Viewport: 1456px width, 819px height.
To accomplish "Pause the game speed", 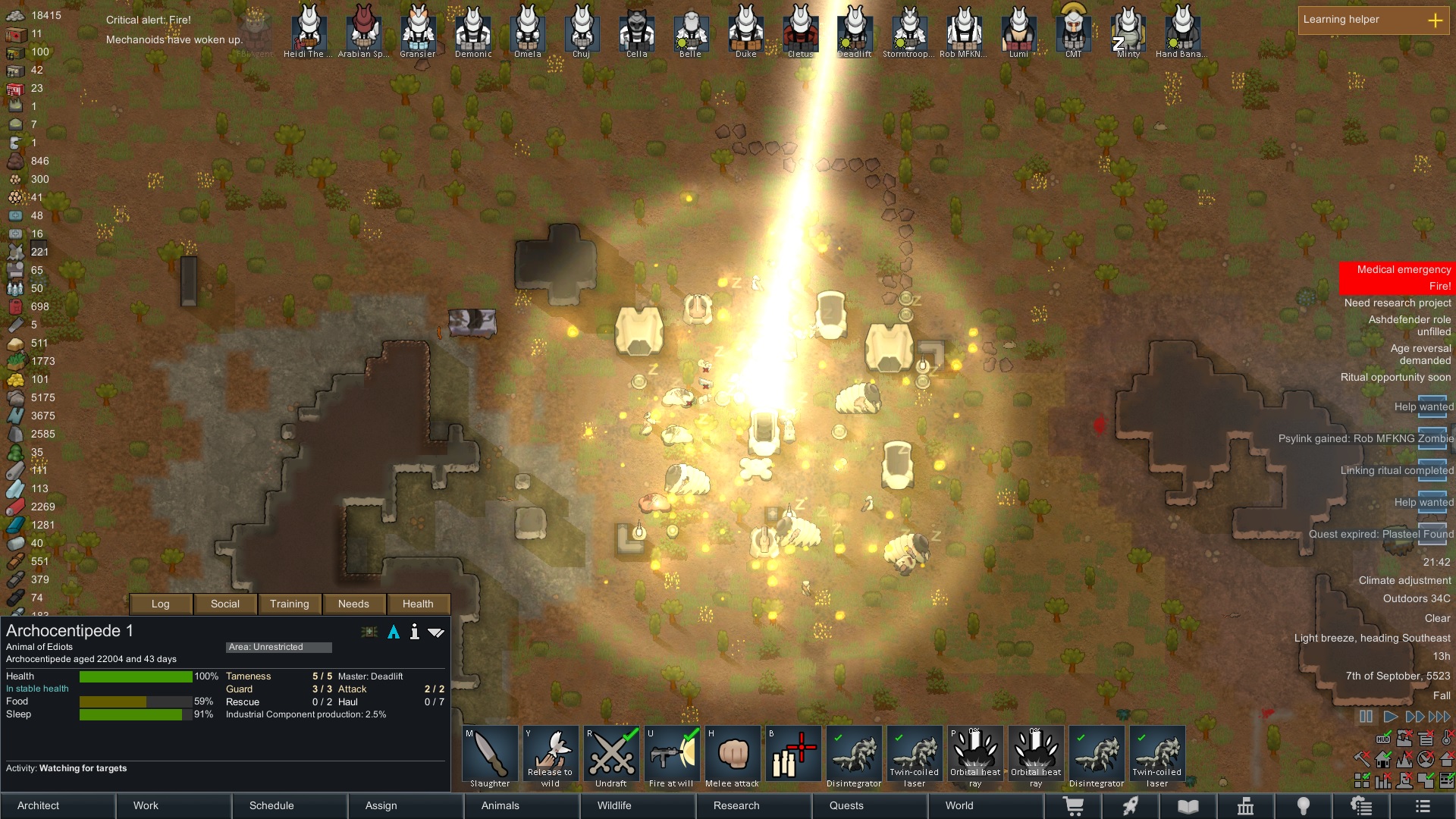I will 1366,717.
